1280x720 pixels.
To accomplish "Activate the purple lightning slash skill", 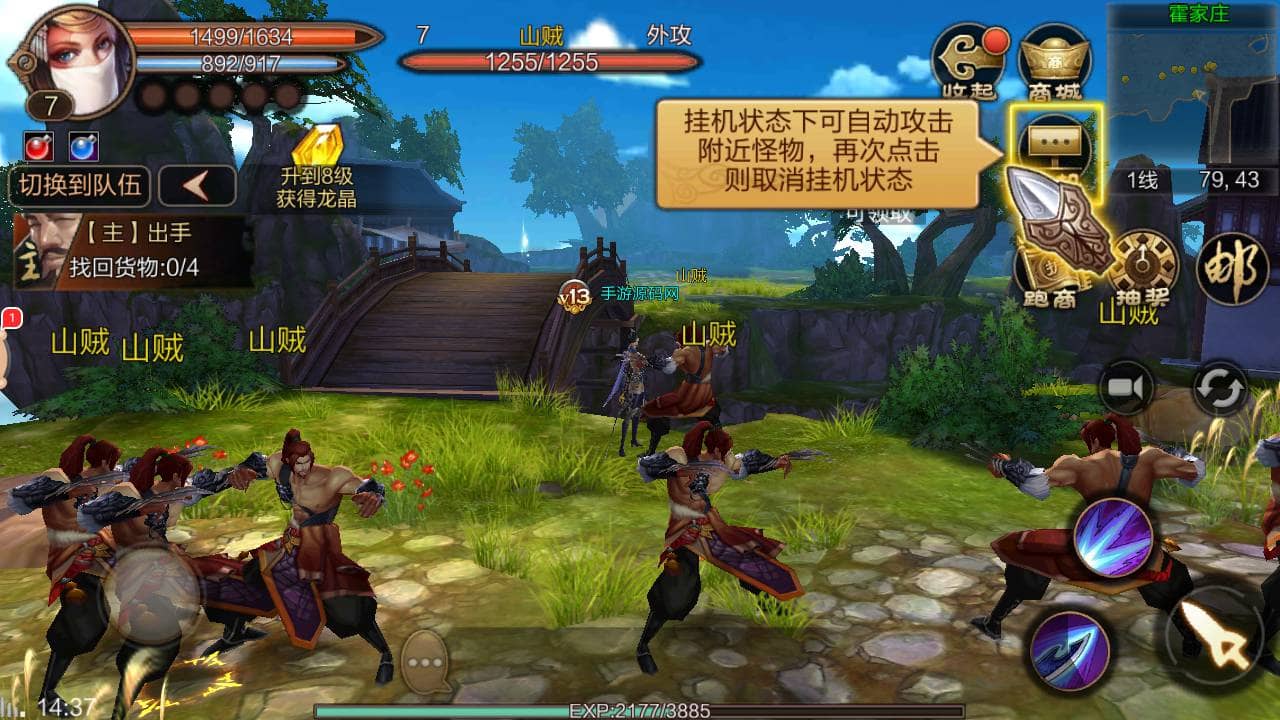I will [x=1113, y=536].
